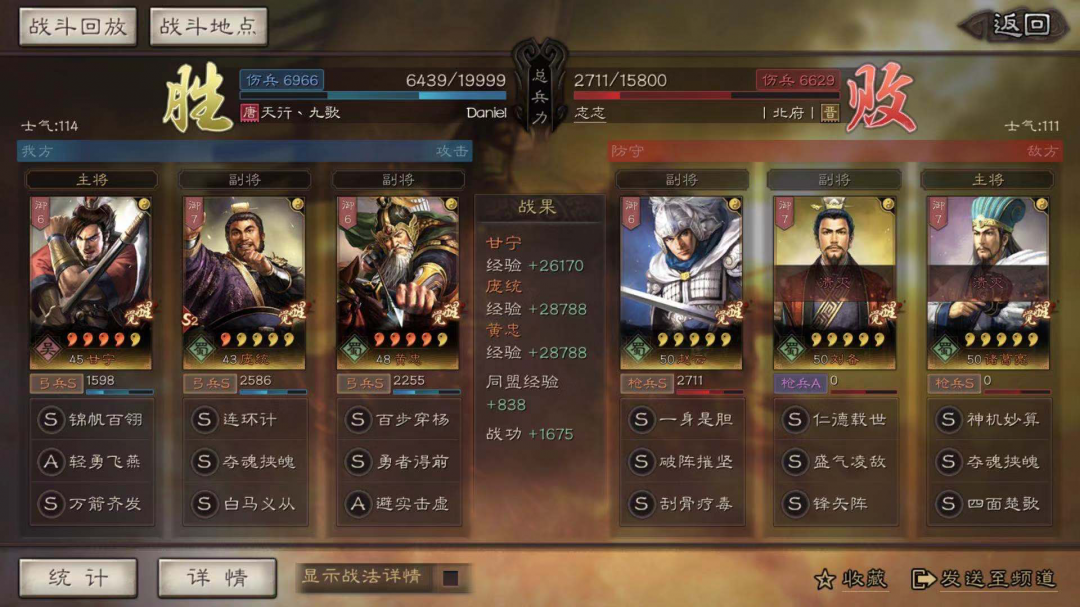Open the 战斗回放 battle replay

78,27
